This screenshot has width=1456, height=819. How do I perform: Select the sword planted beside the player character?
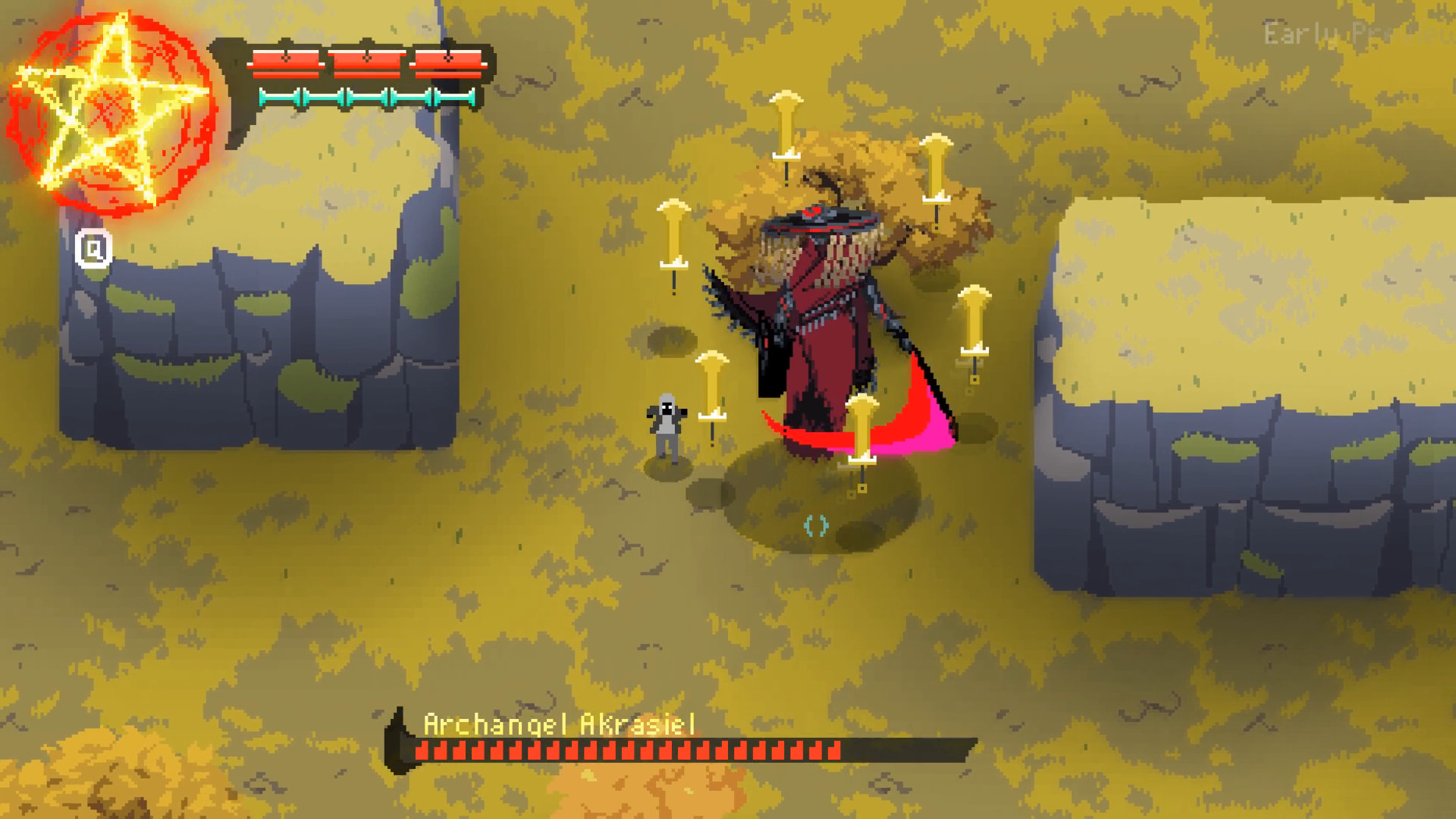pyautogui.click(x=711, y=387)
